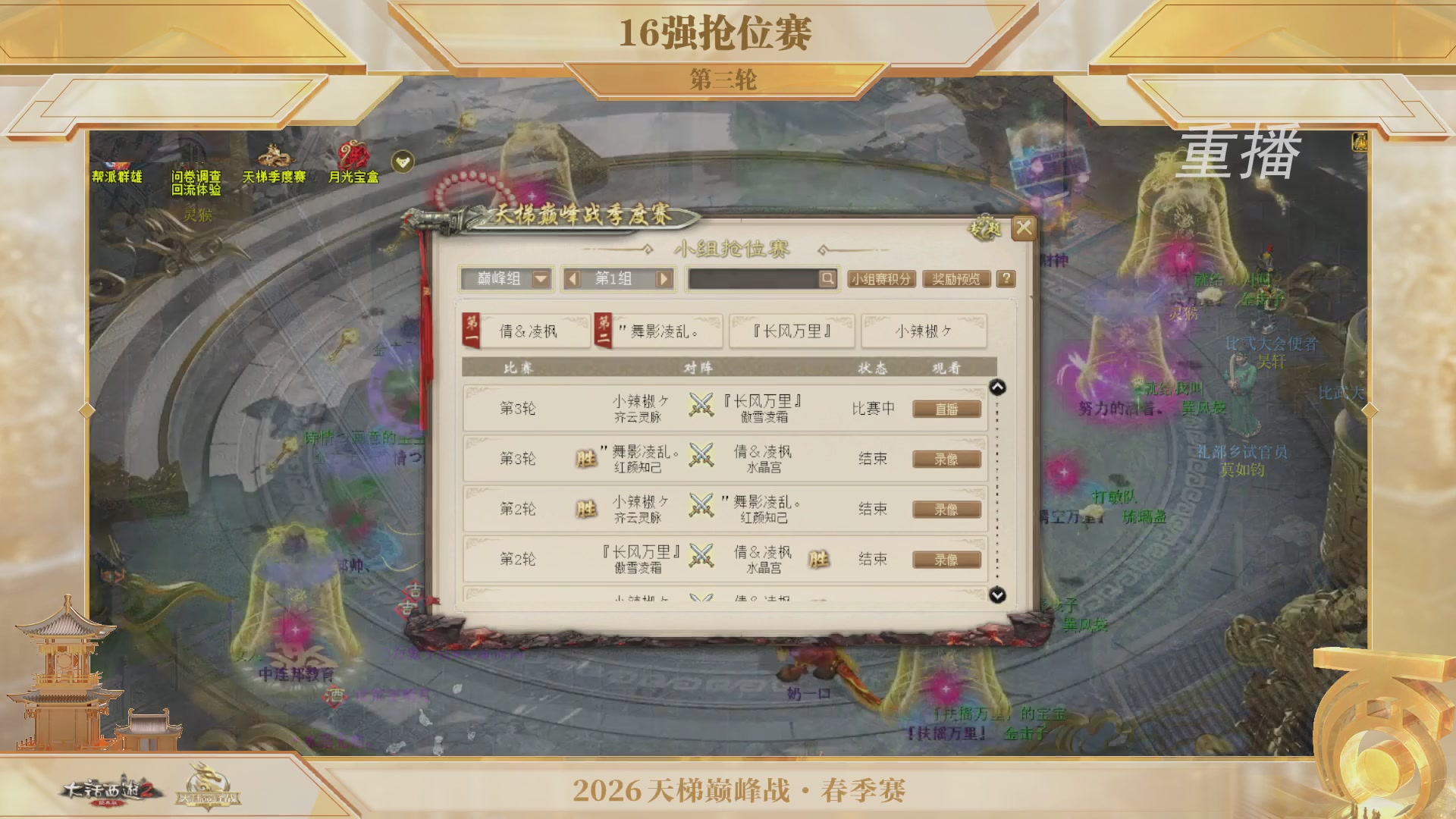Image resolution: width=1456 pixels, height=819 pixels.
Task: Click the left arrow to switch groups
Action: click(x=575, y=280)
